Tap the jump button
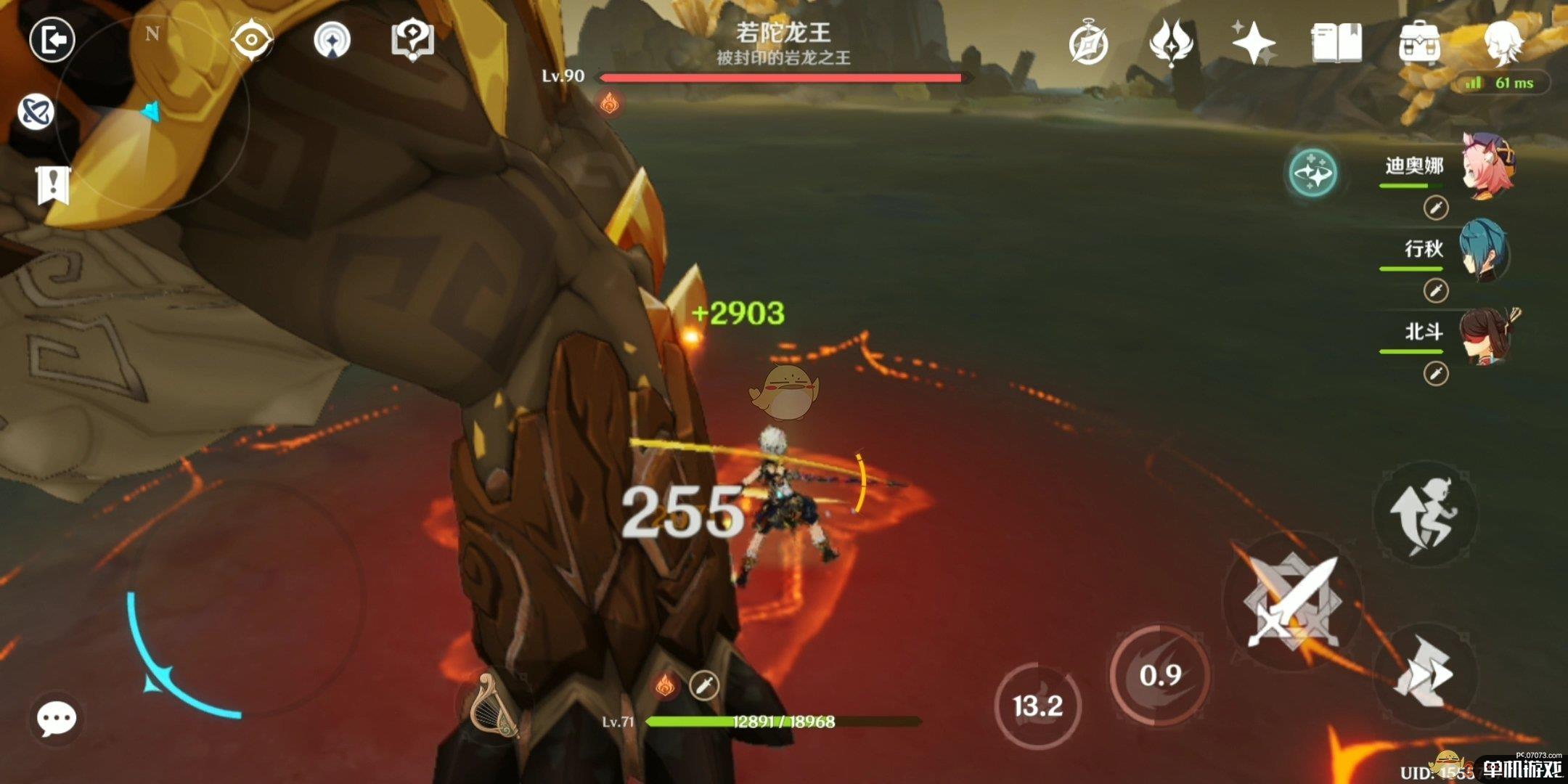The image size is (1568, 784). pyautogui.click(x=1424, y=514)
